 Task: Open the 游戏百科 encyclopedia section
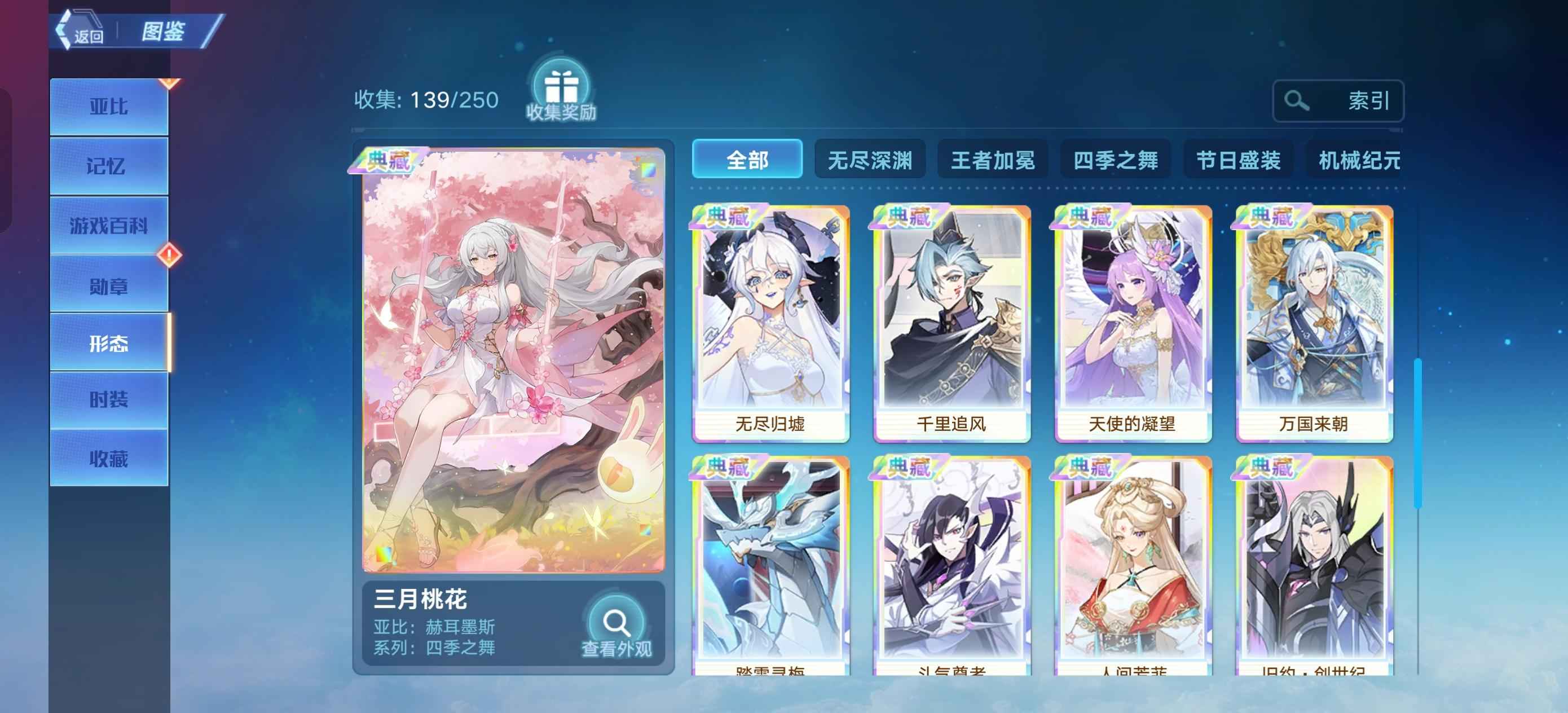109,225
